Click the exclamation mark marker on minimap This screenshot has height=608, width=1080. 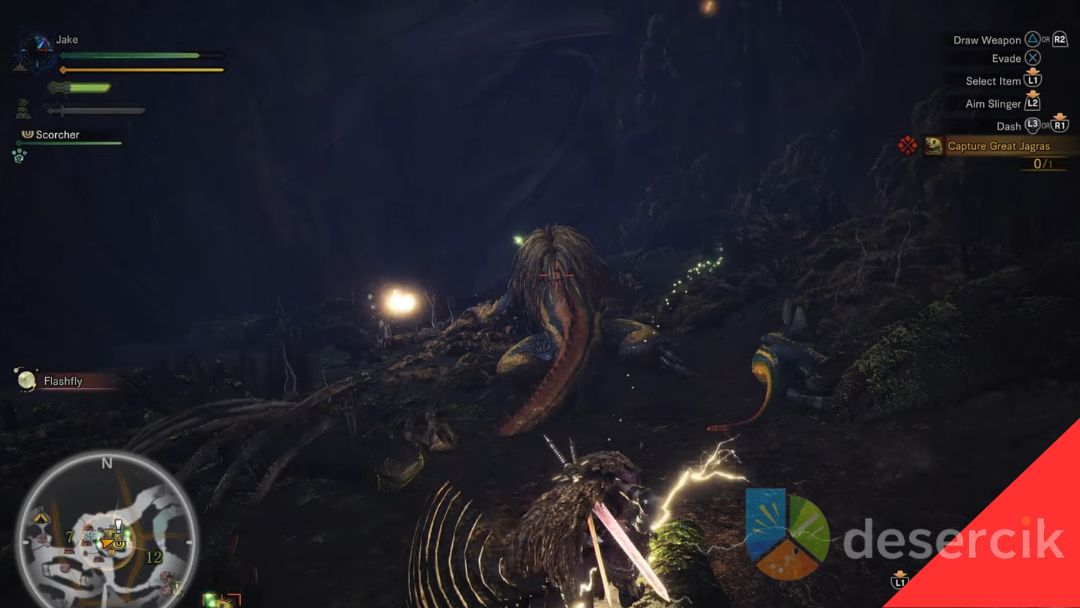coord(118,526)
